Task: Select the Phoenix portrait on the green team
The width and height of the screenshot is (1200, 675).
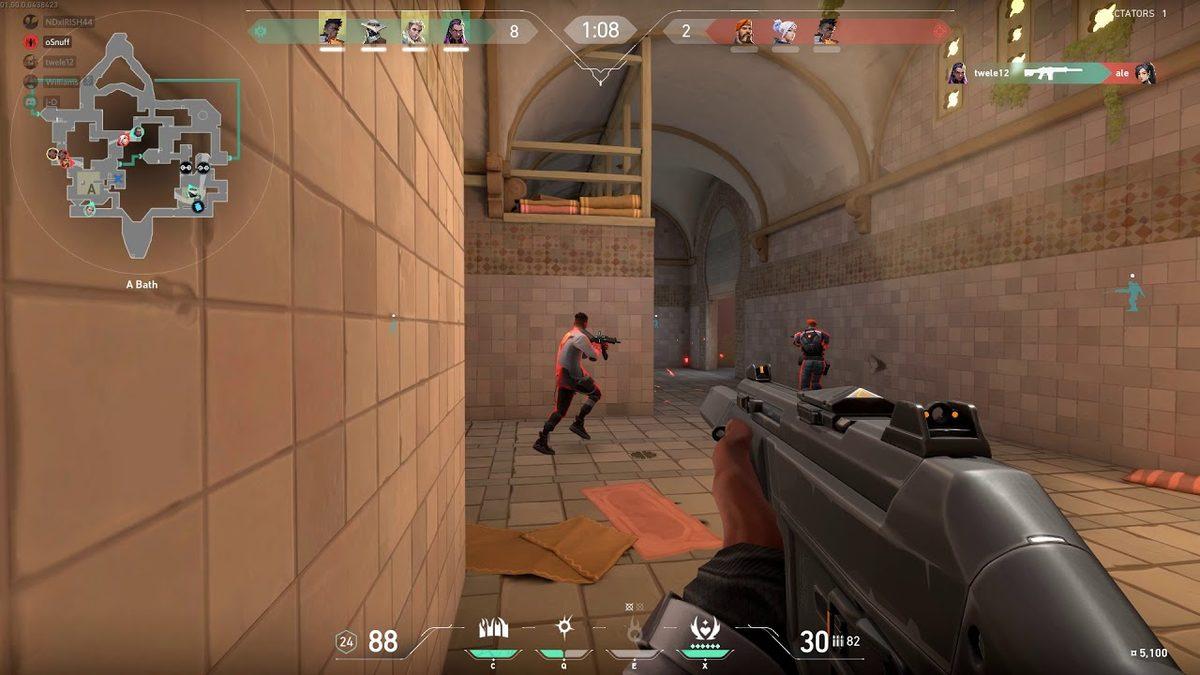Action: [332, 32]
